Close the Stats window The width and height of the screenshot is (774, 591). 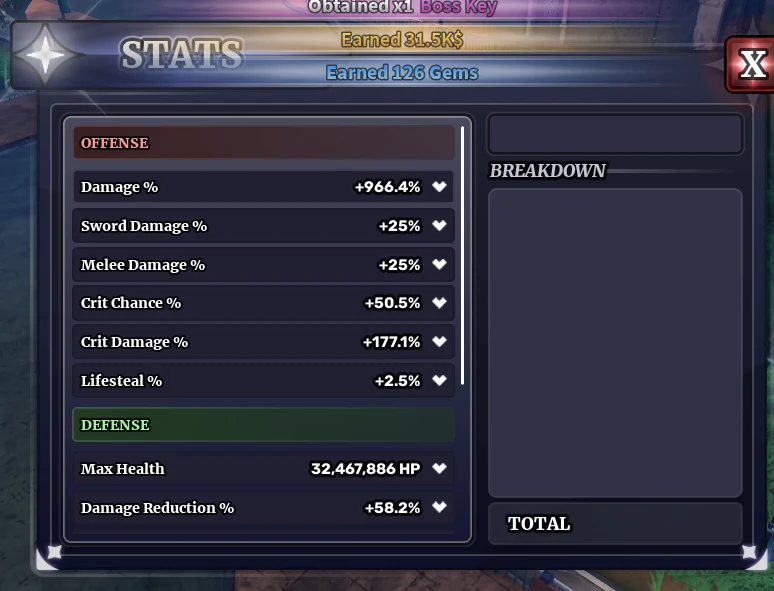(751, 65)
